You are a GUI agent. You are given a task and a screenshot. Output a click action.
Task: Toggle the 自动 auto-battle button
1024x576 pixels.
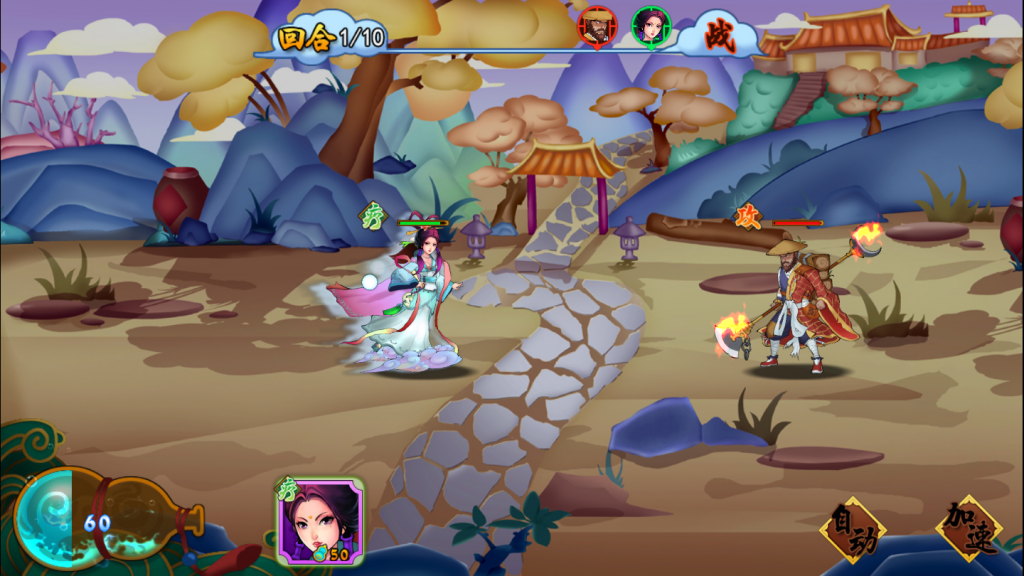tap(853, 530)
